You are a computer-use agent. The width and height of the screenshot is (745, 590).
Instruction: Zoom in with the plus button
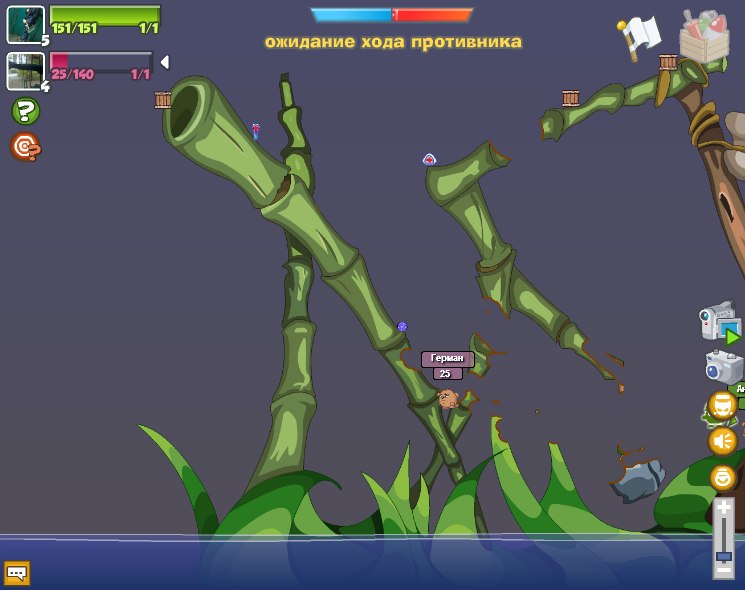(x=723, y=508)
